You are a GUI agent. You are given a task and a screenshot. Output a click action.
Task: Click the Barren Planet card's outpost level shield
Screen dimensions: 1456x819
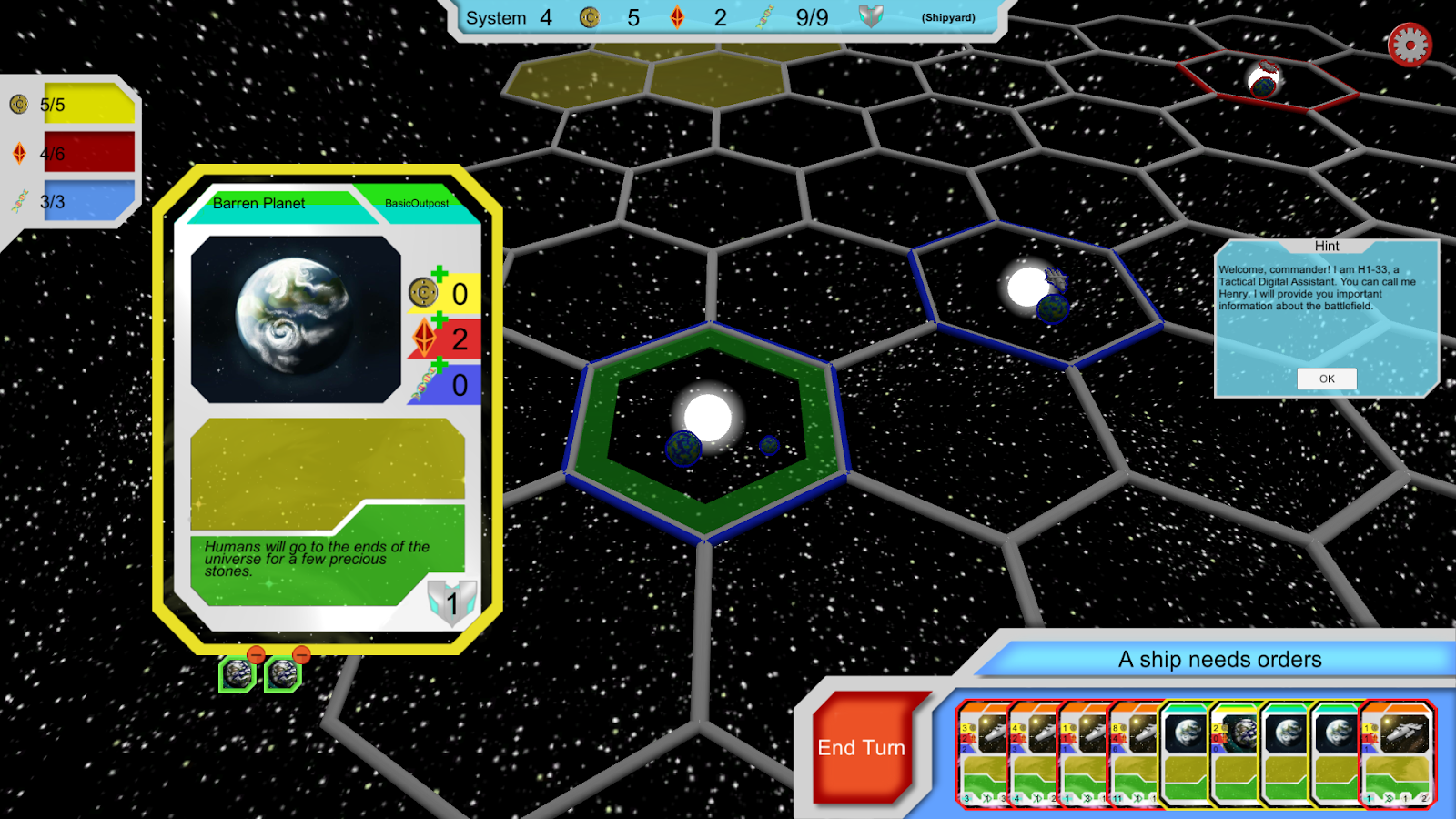click(x=451, y=602)
